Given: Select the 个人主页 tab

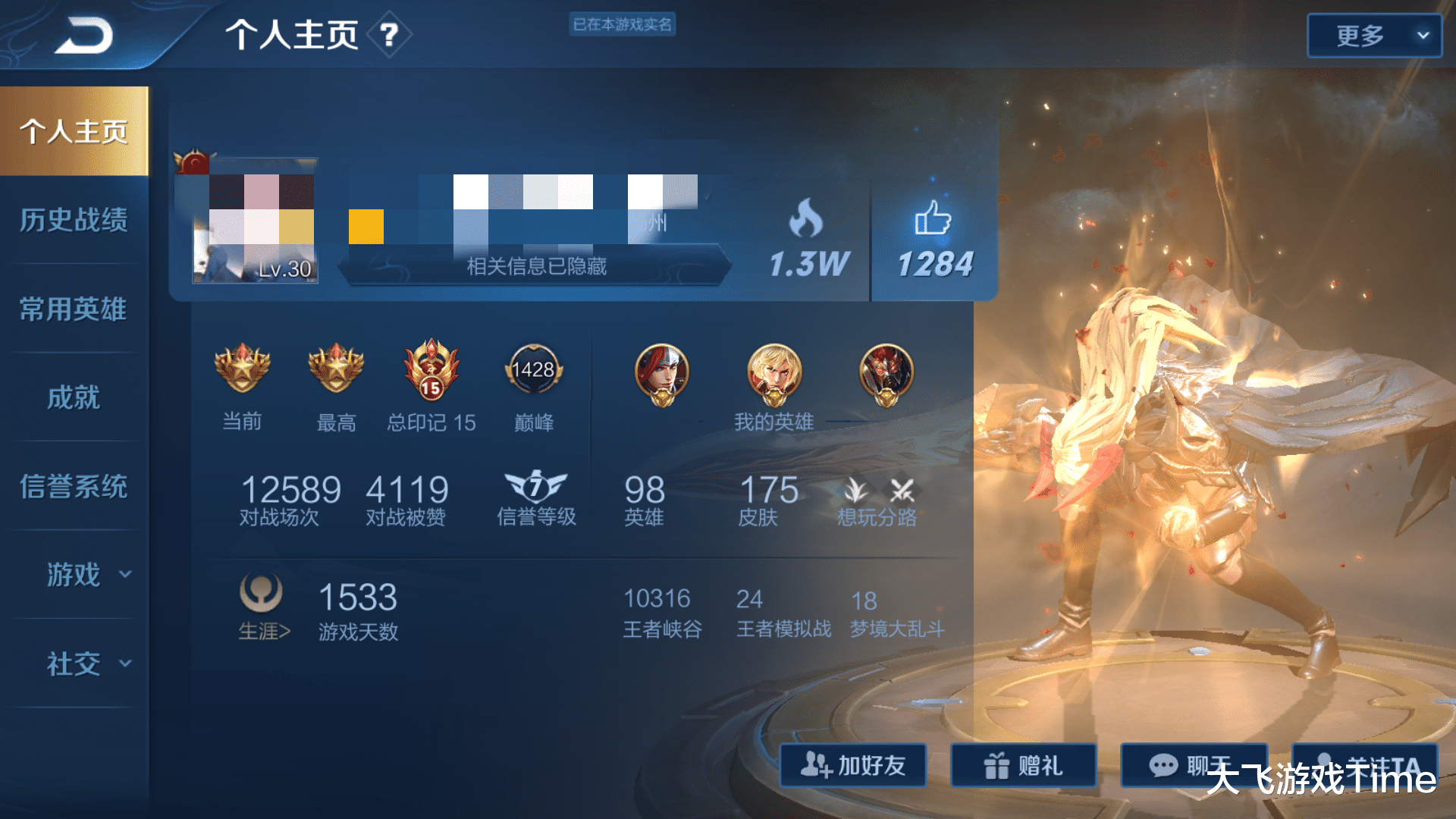Looking at the screenshot, I should click(x=74, y=131).
